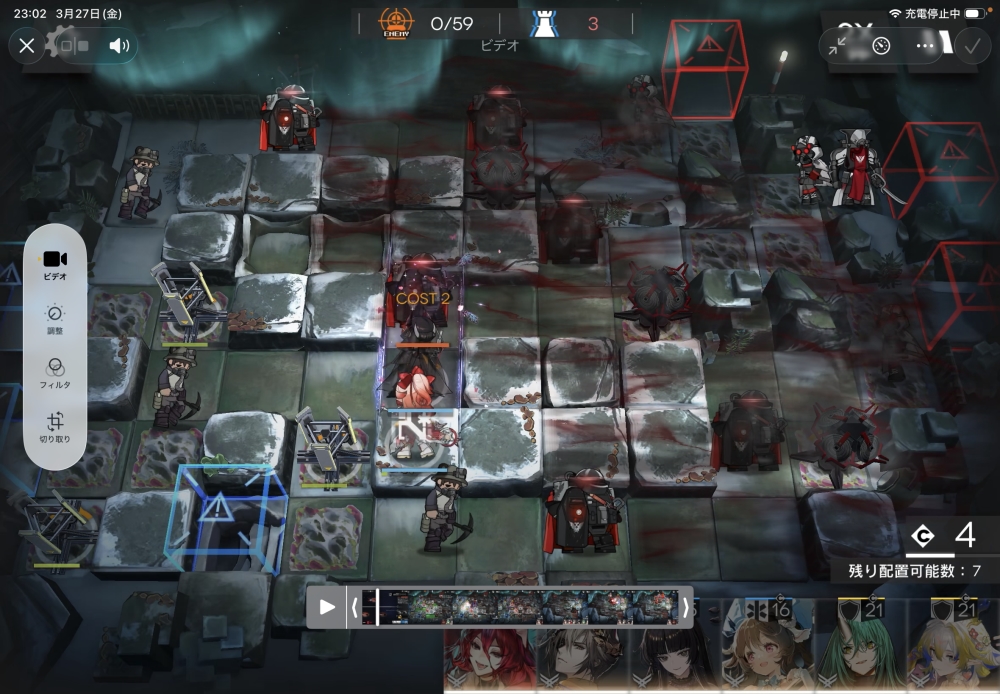Tap the pen-tip markup icon
Image resolution: width=1000 pixels, height=694 pixels.
[881, 46]
